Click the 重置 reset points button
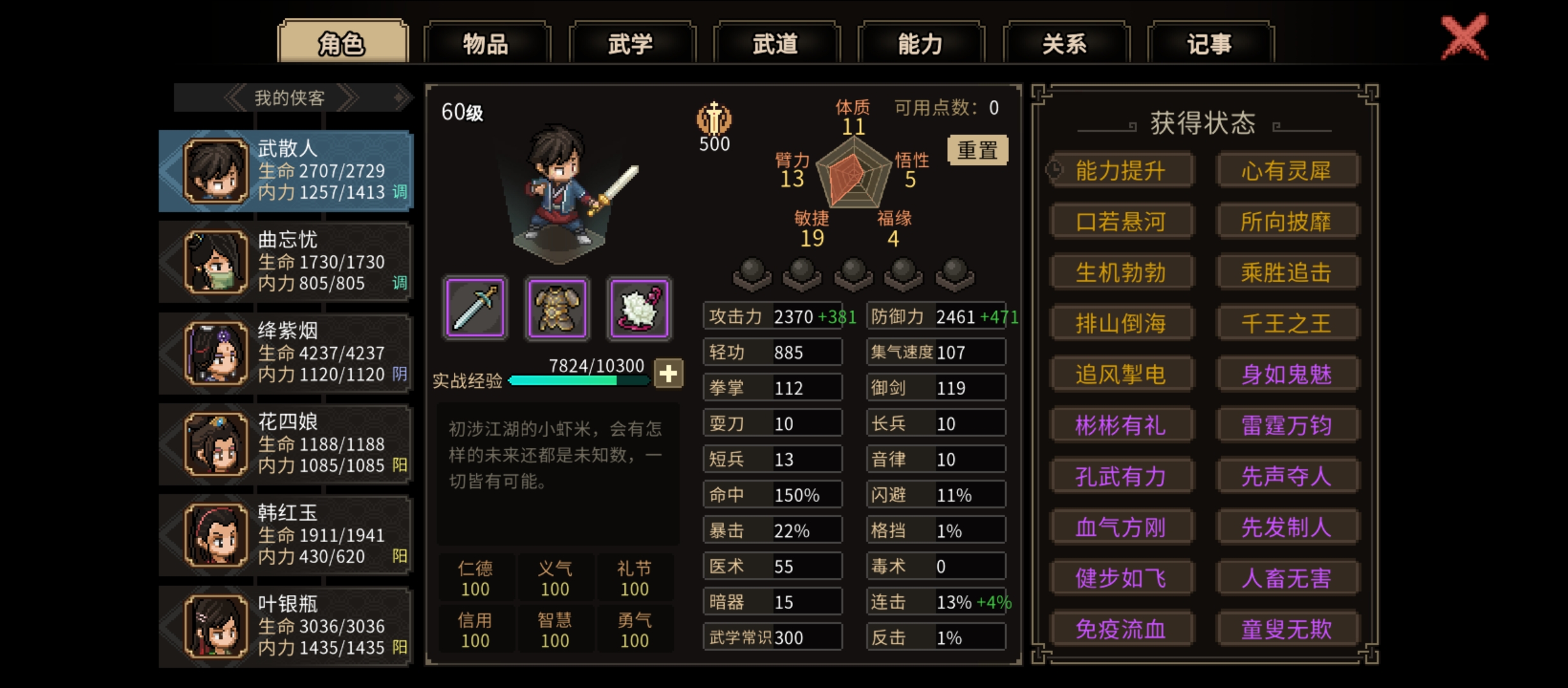 coord(977,150)
